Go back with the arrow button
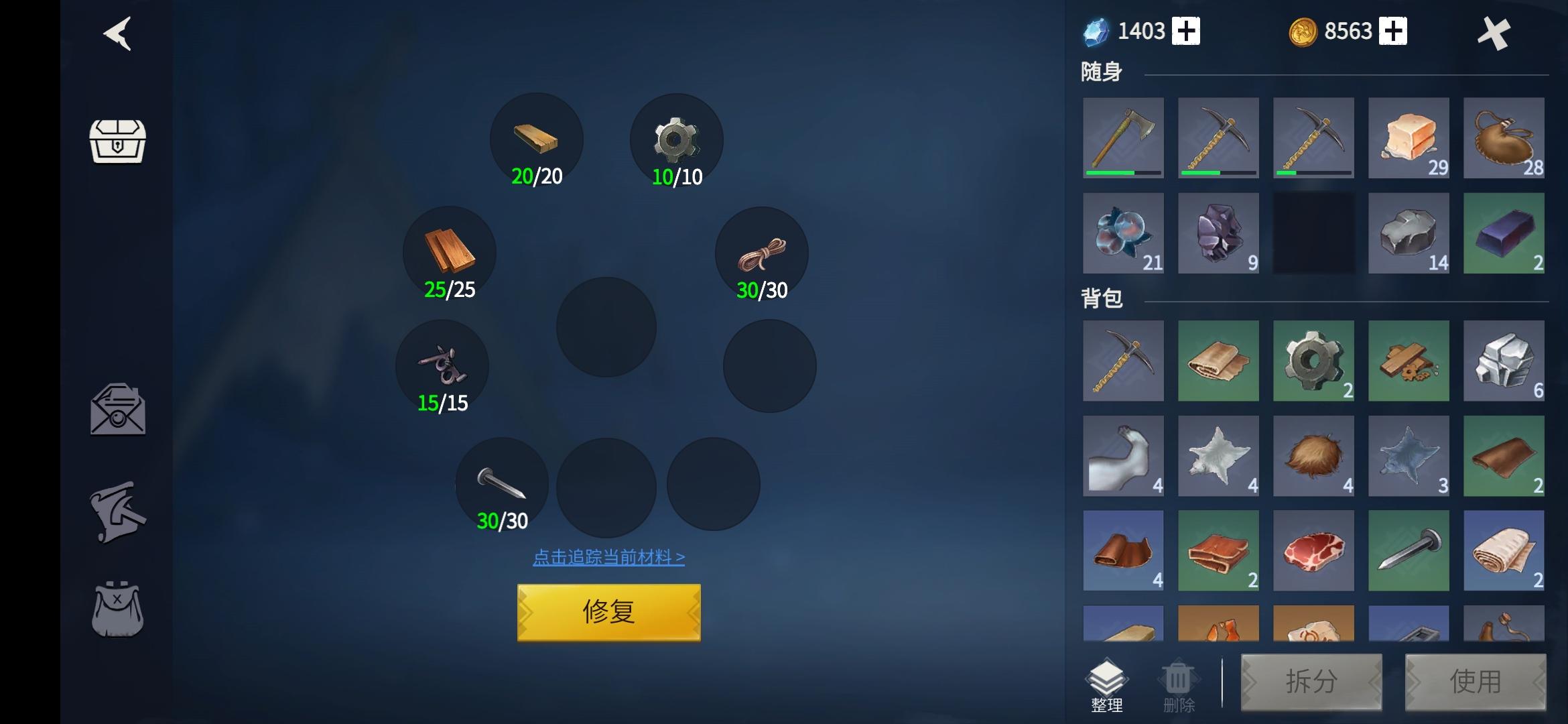 click(117, 34)
